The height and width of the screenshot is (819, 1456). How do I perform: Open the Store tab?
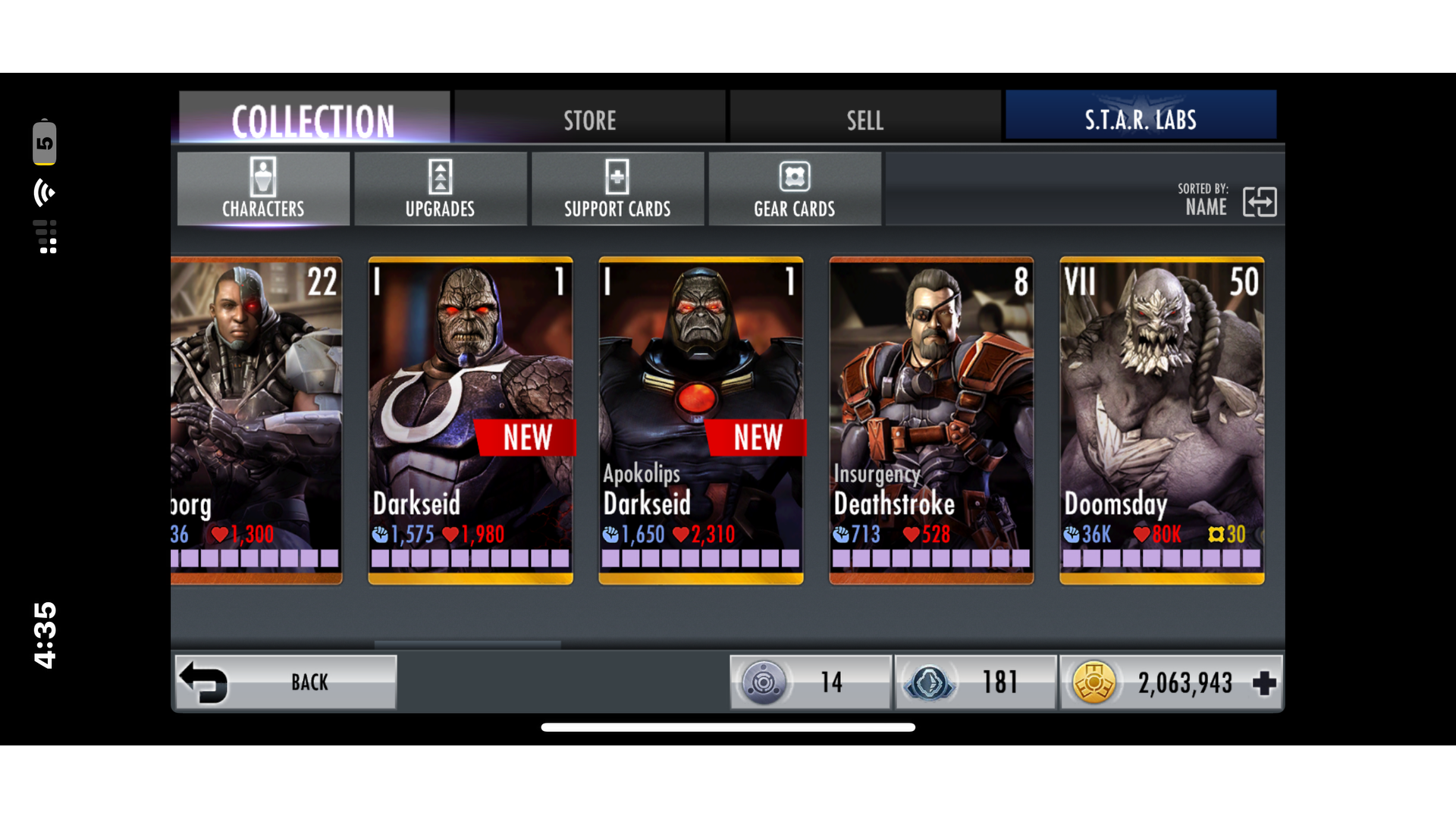(x=589, y=119)
